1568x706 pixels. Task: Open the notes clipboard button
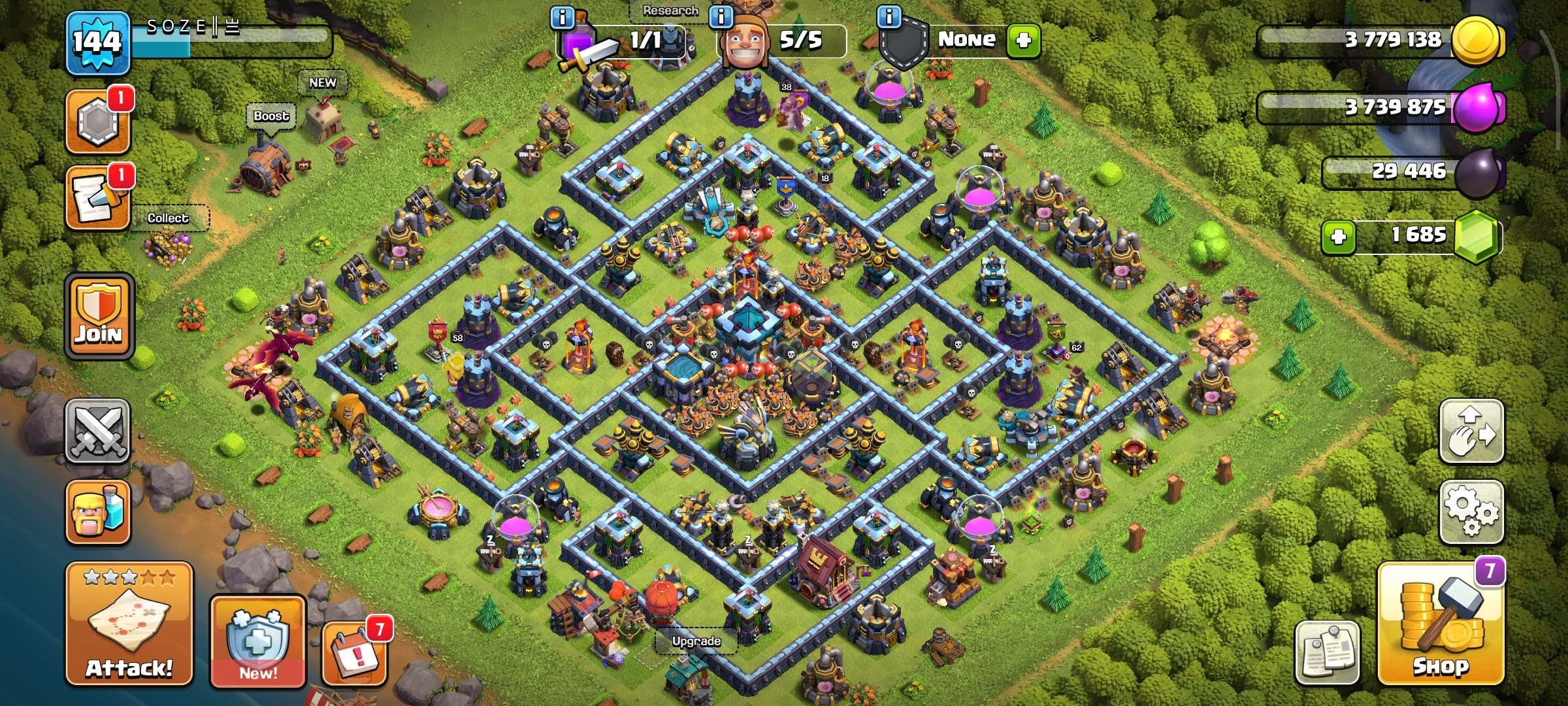click(1327, 652)
